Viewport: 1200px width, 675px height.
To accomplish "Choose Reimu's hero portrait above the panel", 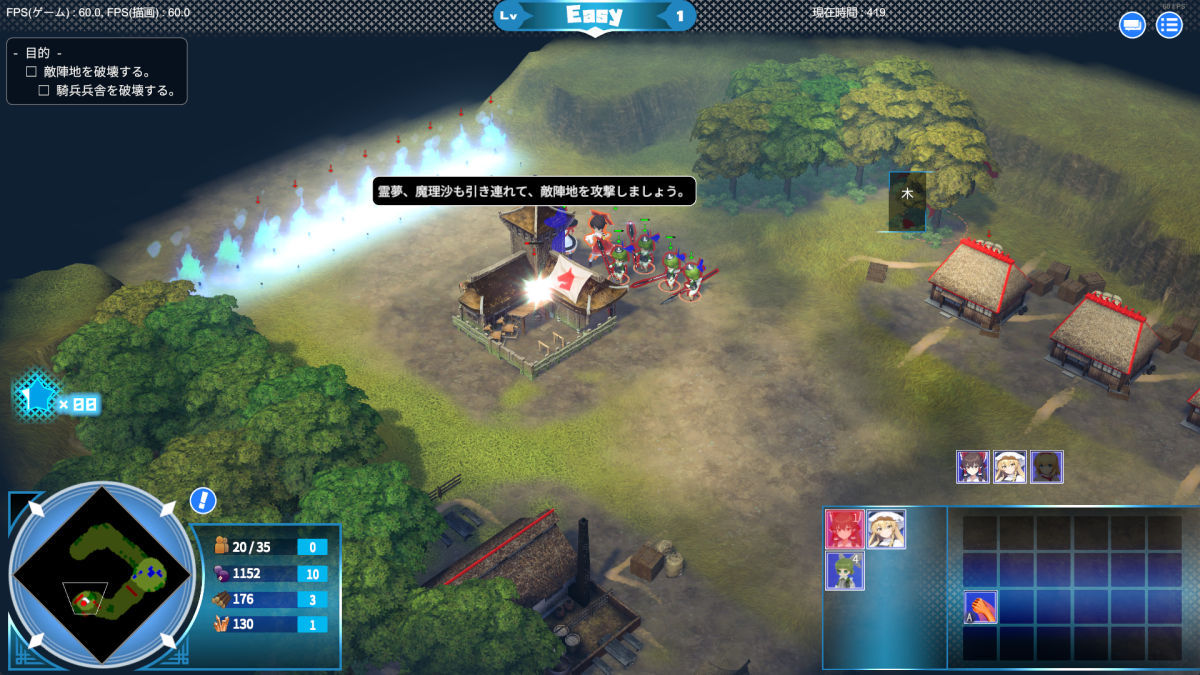I will pos(973,467).
